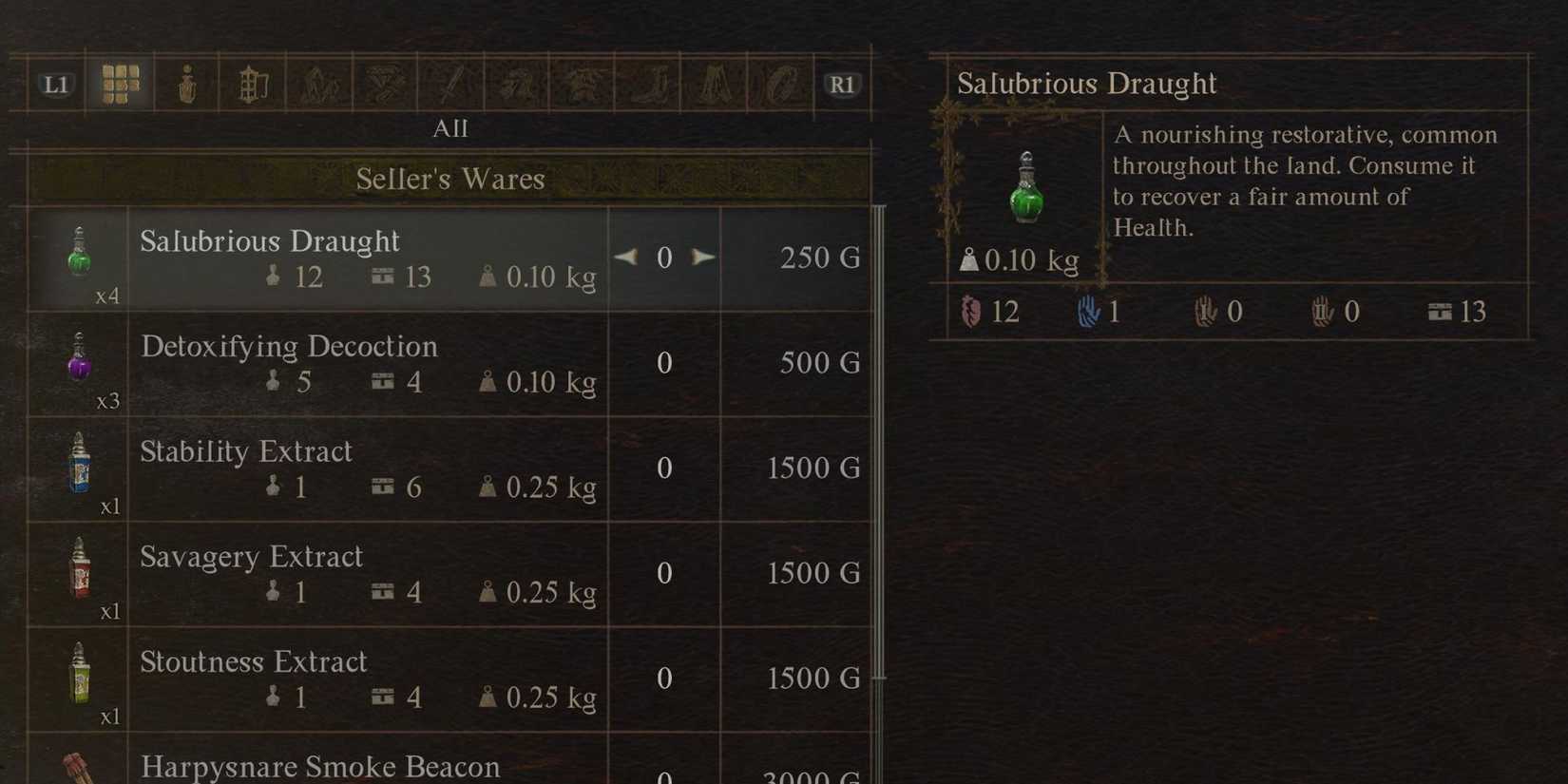Decrease Salubrious Draught quantity with left arrow
This screenshot has width=1568, height=784.
(x=626, y=257)
